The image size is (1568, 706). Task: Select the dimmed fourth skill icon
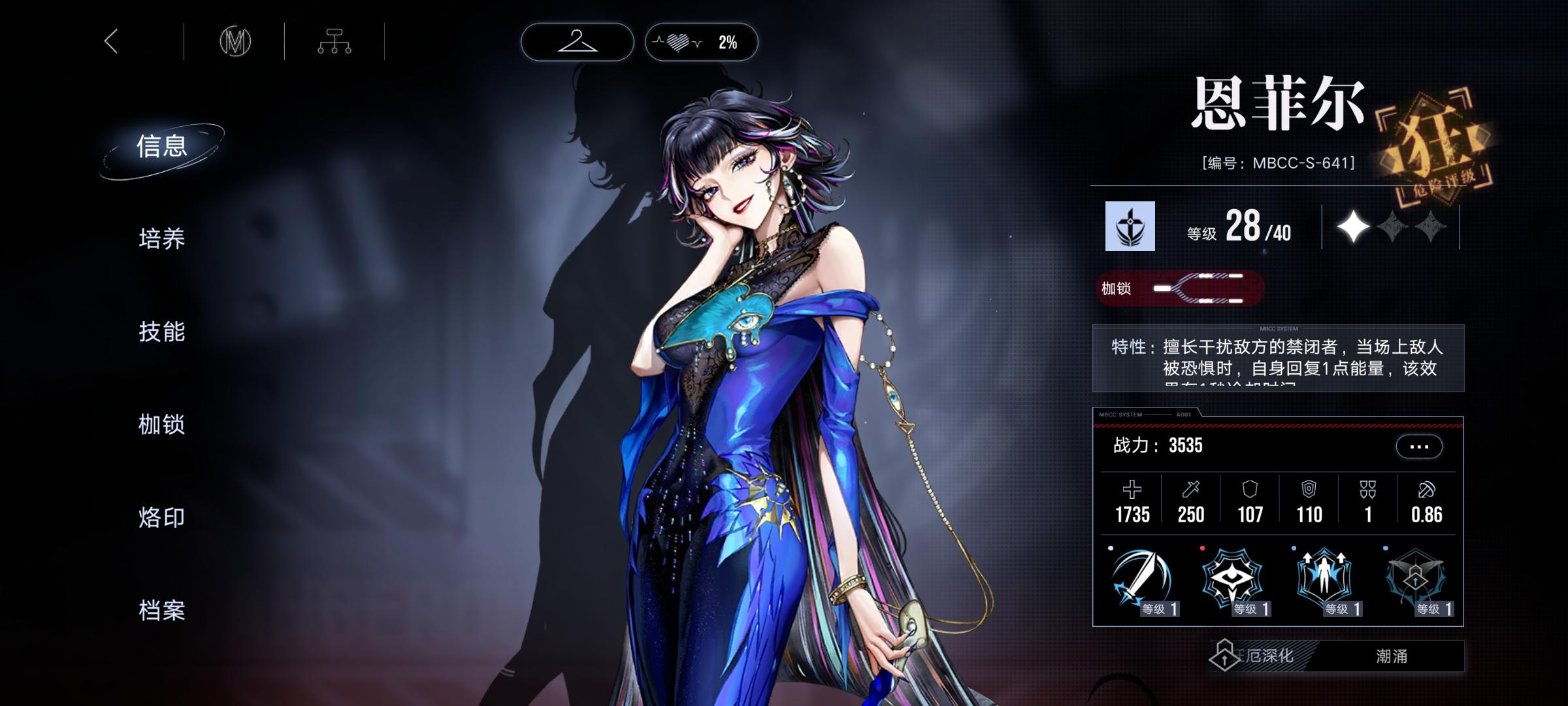tap(1415, 579)
